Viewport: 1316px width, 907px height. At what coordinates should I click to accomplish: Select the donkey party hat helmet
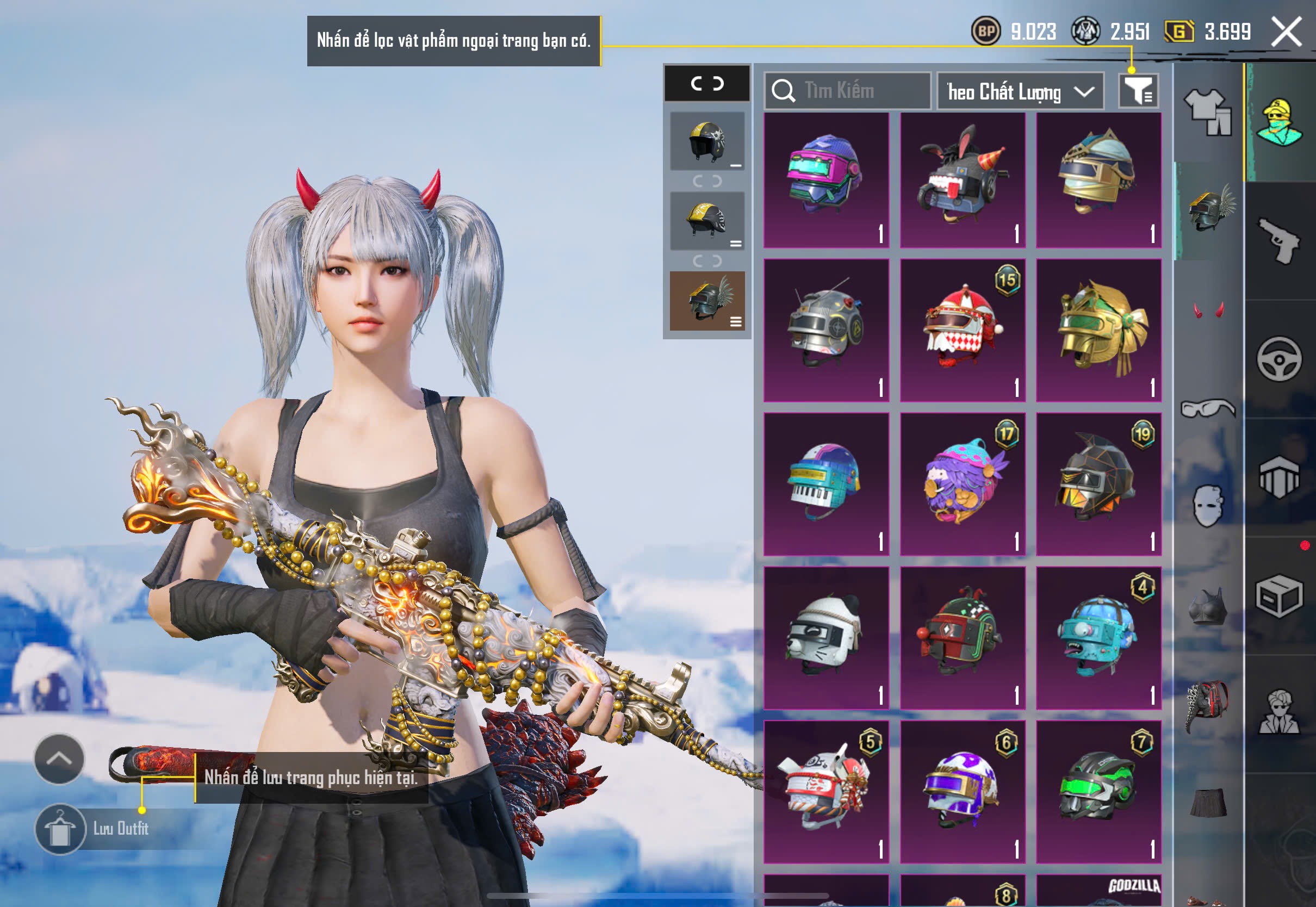tap(963, 180)
